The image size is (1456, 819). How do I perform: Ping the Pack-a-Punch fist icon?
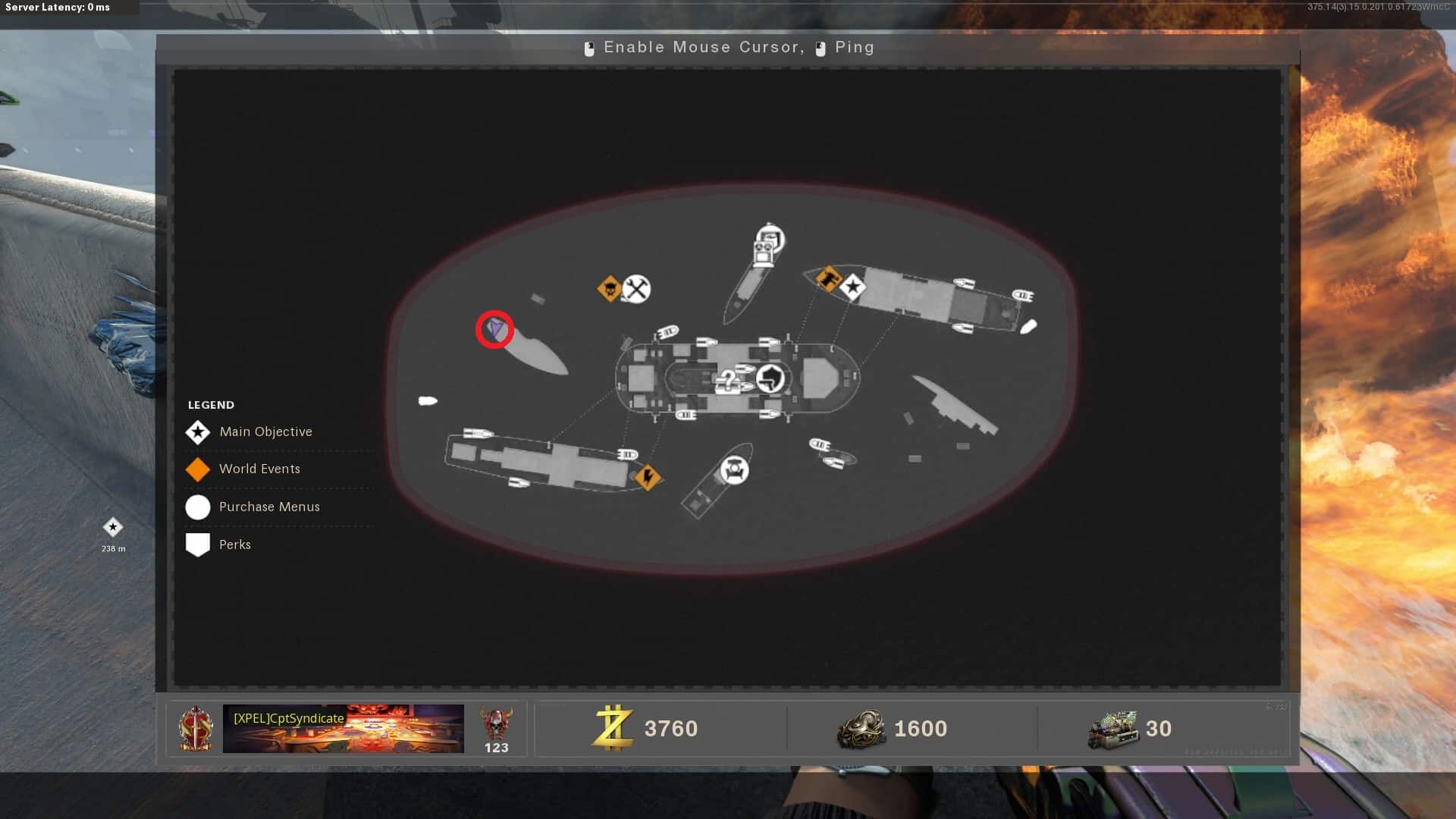pyautogui.click(x=772, y=377)
